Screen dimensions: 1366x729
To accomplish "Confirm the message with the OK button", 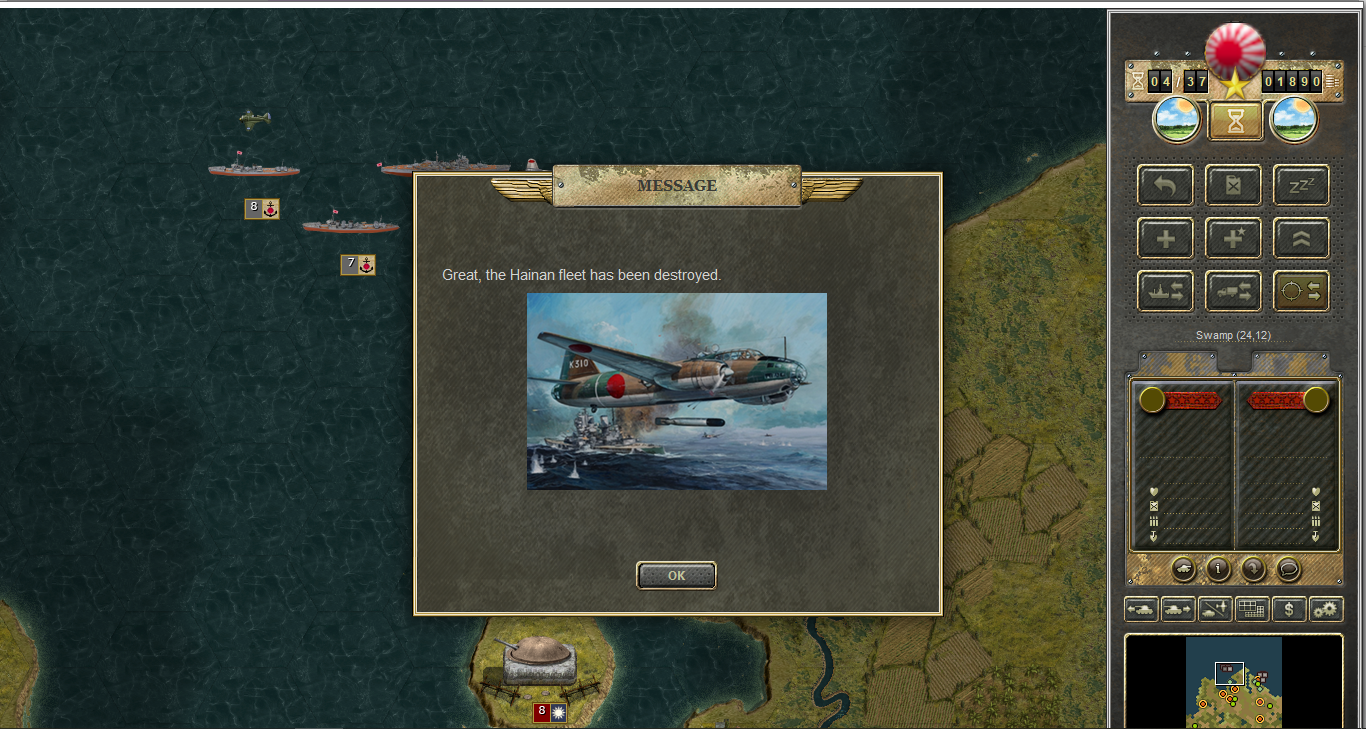I will tap(676, 575).
